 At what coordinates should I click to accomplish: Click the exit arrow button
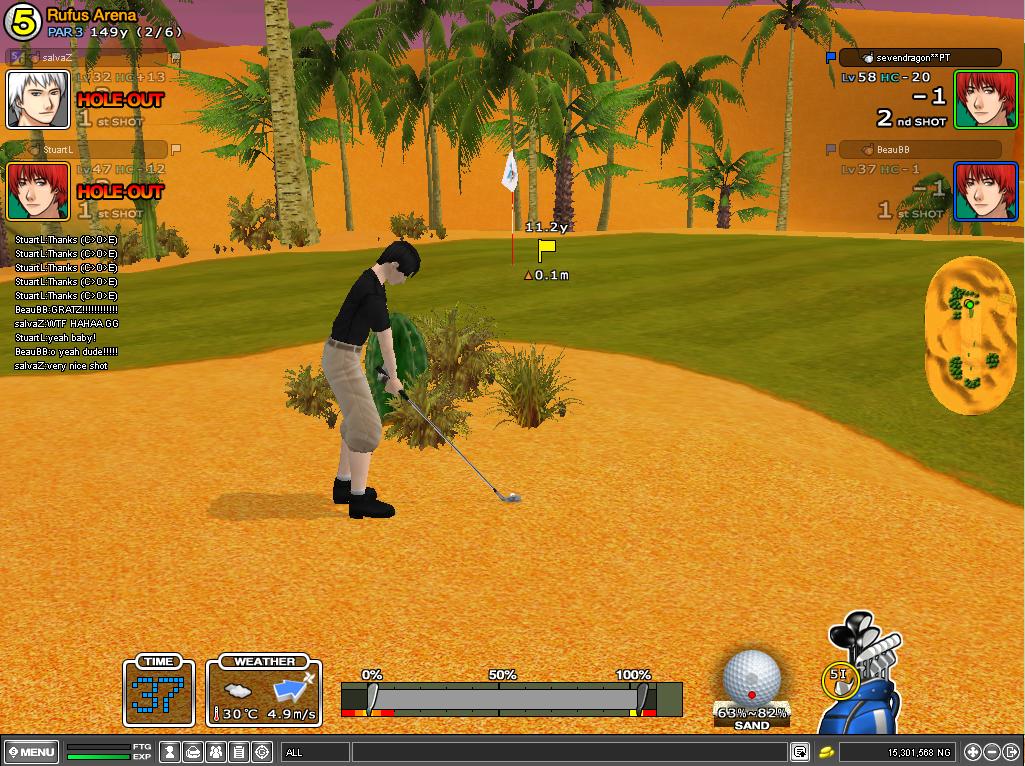[x=1010, y=752]
